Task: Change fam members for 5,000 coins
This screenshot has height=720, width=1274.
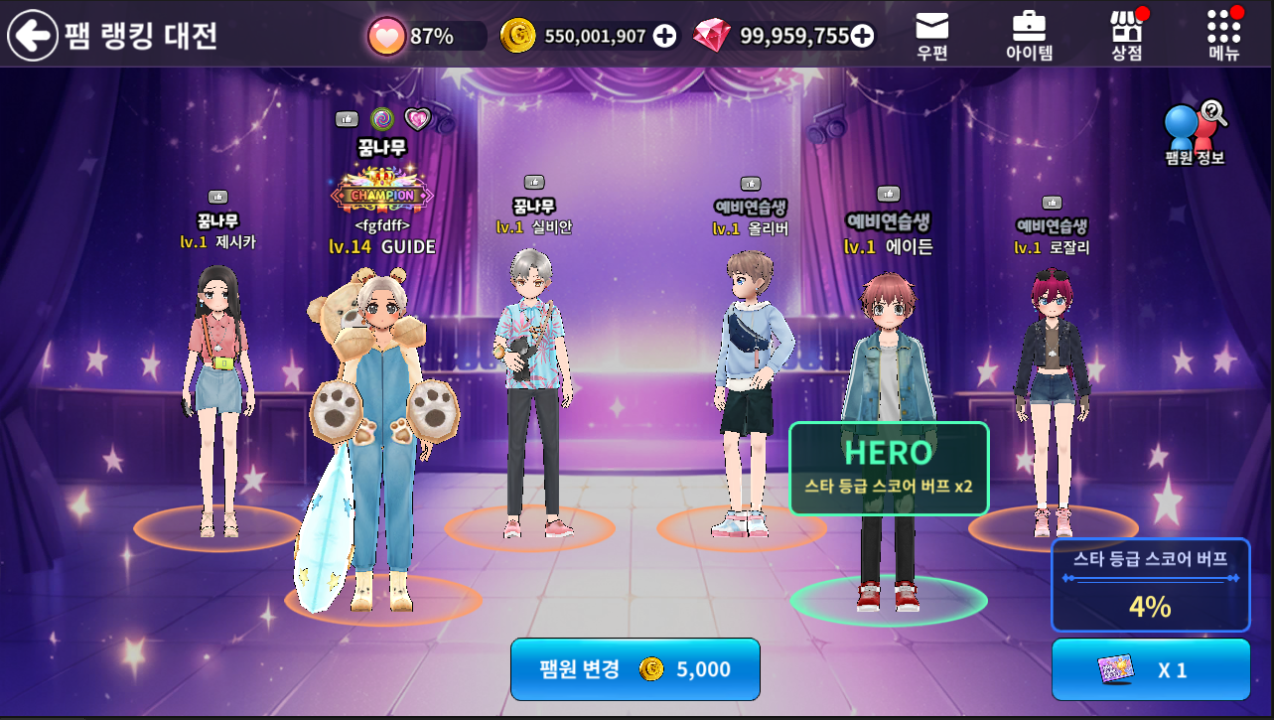Action: point(635,669)
